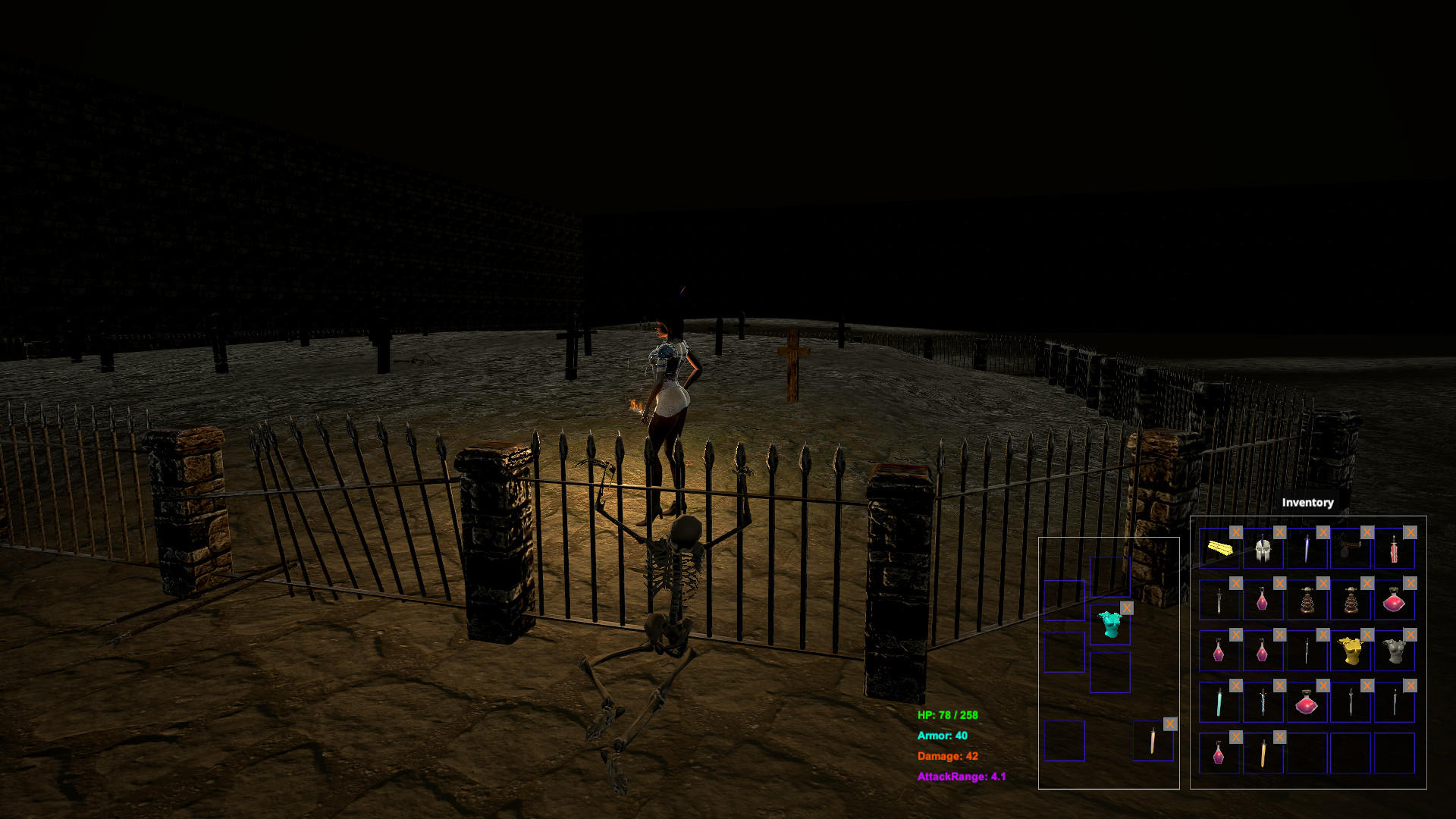Image resolution: width=1456 pixels, height=819 pixels.
Task: Discard the gold bars using their X button
Action: (1235, 532)
